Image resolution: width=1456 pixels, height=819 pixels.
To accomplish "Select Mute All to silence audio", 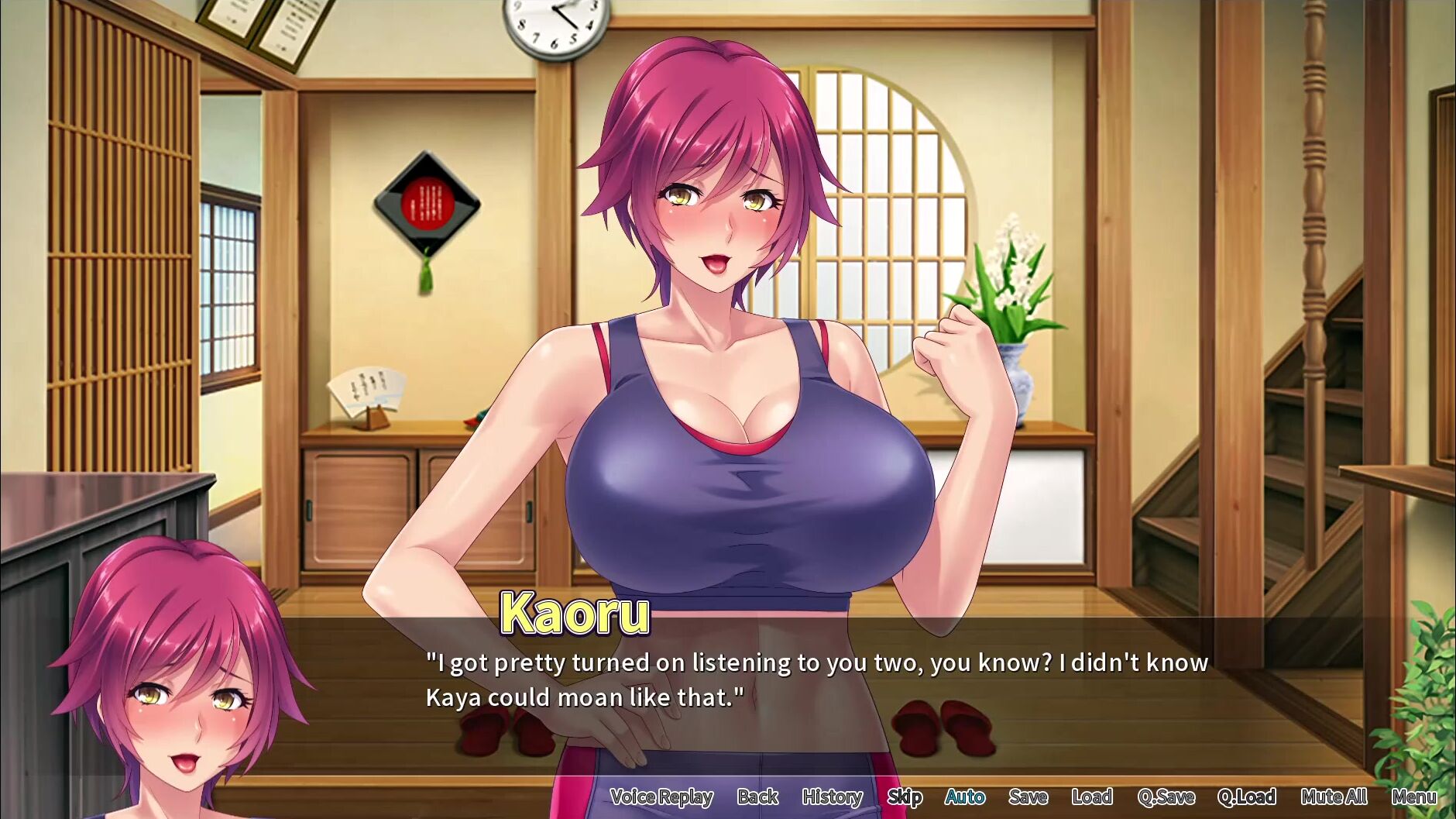I will pos(1334,797).
